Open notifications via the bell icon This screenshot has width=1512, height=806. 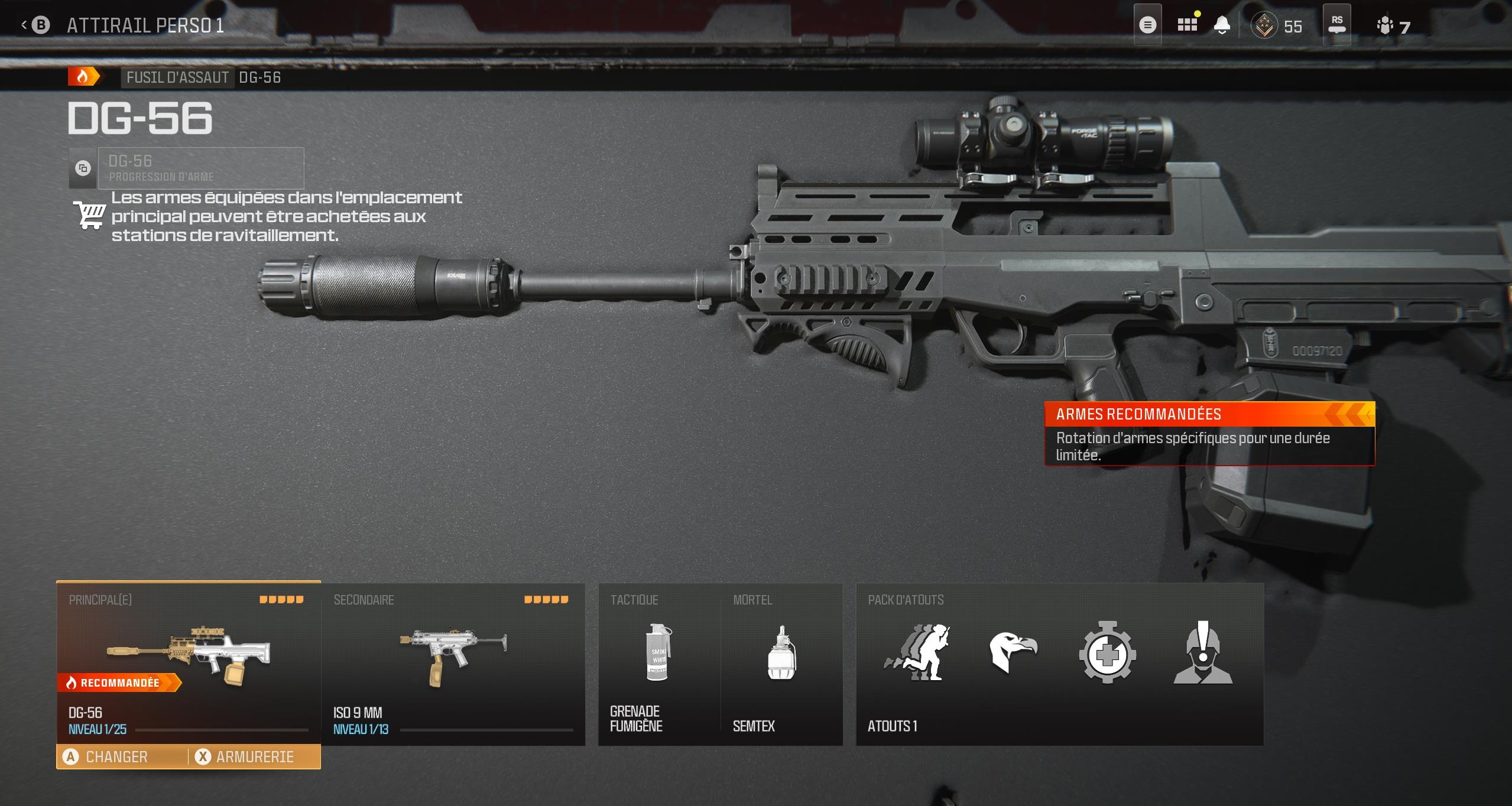pos(1222,25)
